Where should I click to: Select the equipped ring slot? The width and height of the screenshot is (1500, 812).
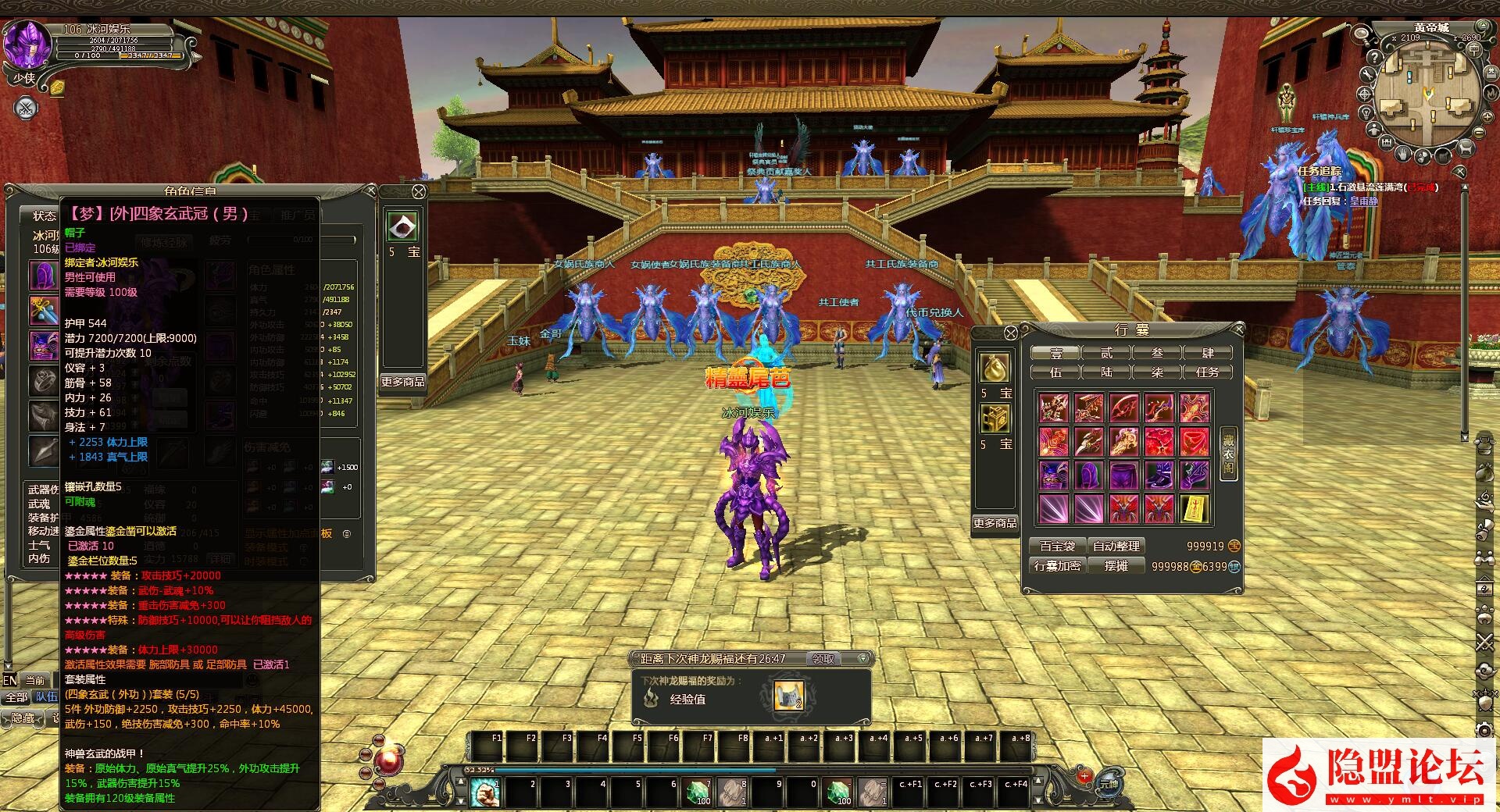(43, 381)
